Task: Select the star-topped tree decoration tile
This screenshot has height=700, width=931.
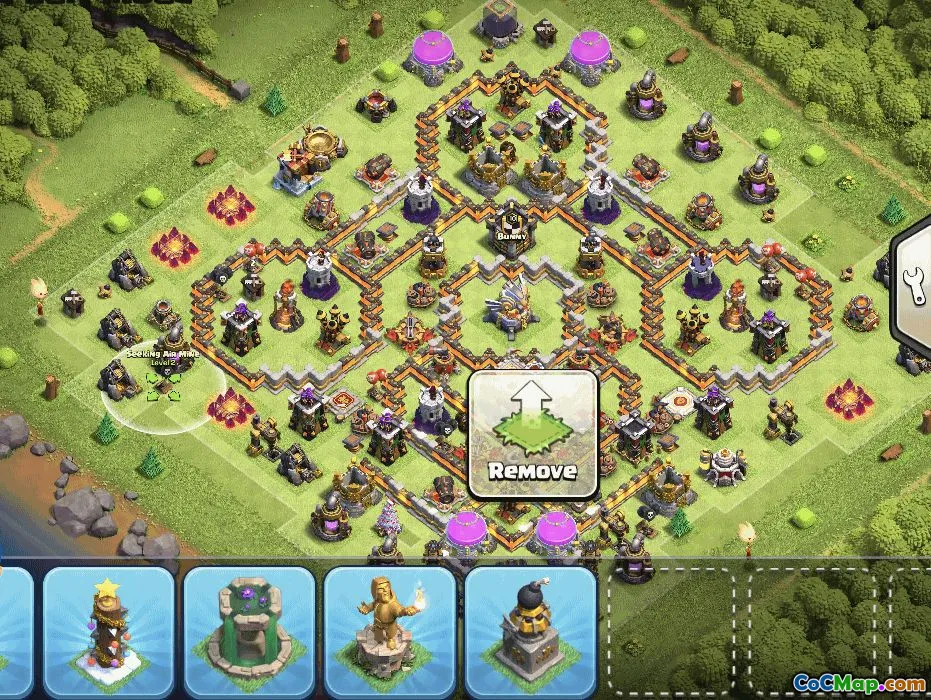Action: tap(109, 632)
